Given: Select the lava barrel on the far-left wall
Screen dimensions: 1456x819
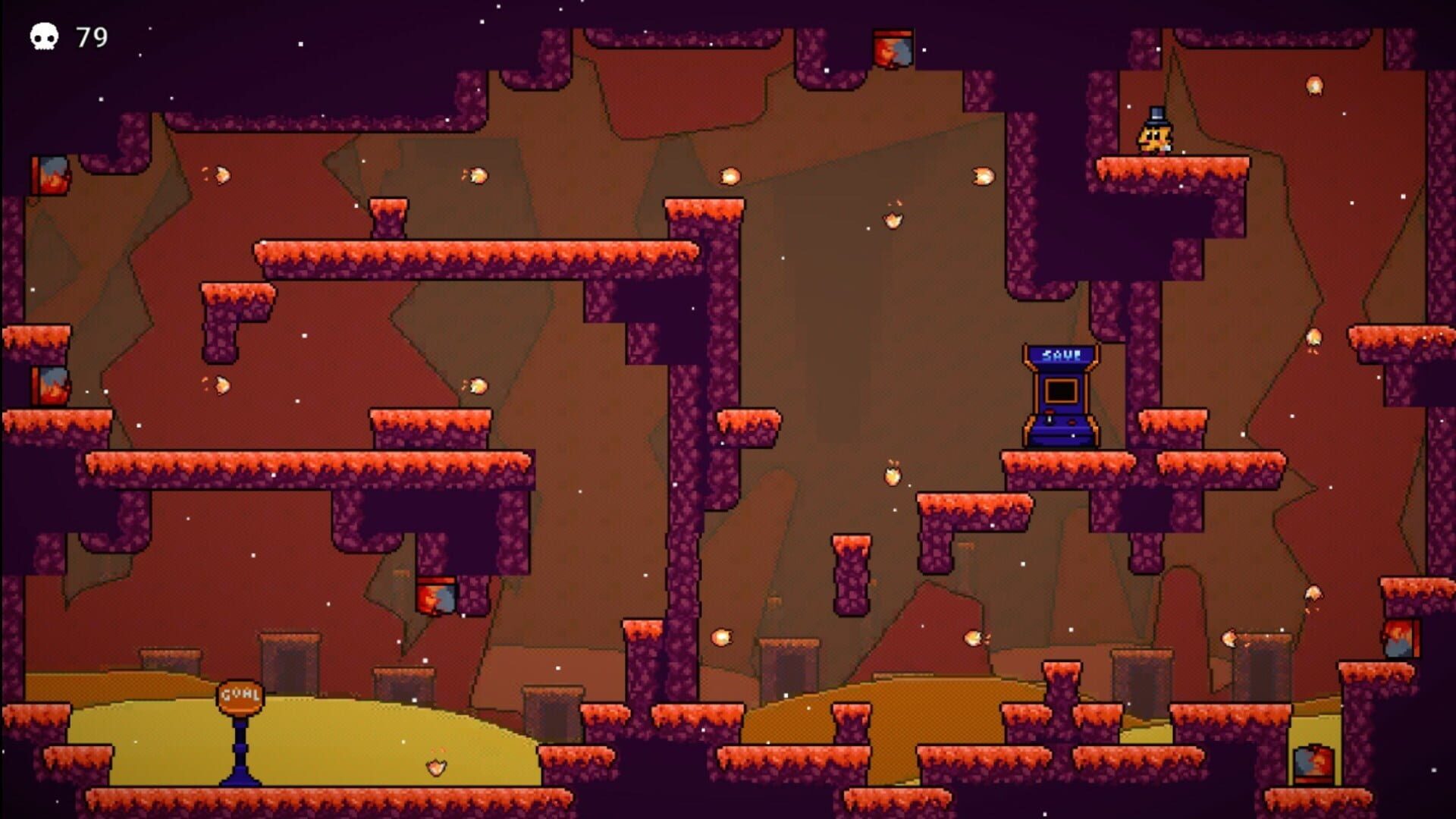Looking at the screenshot, I should (52, 173).
